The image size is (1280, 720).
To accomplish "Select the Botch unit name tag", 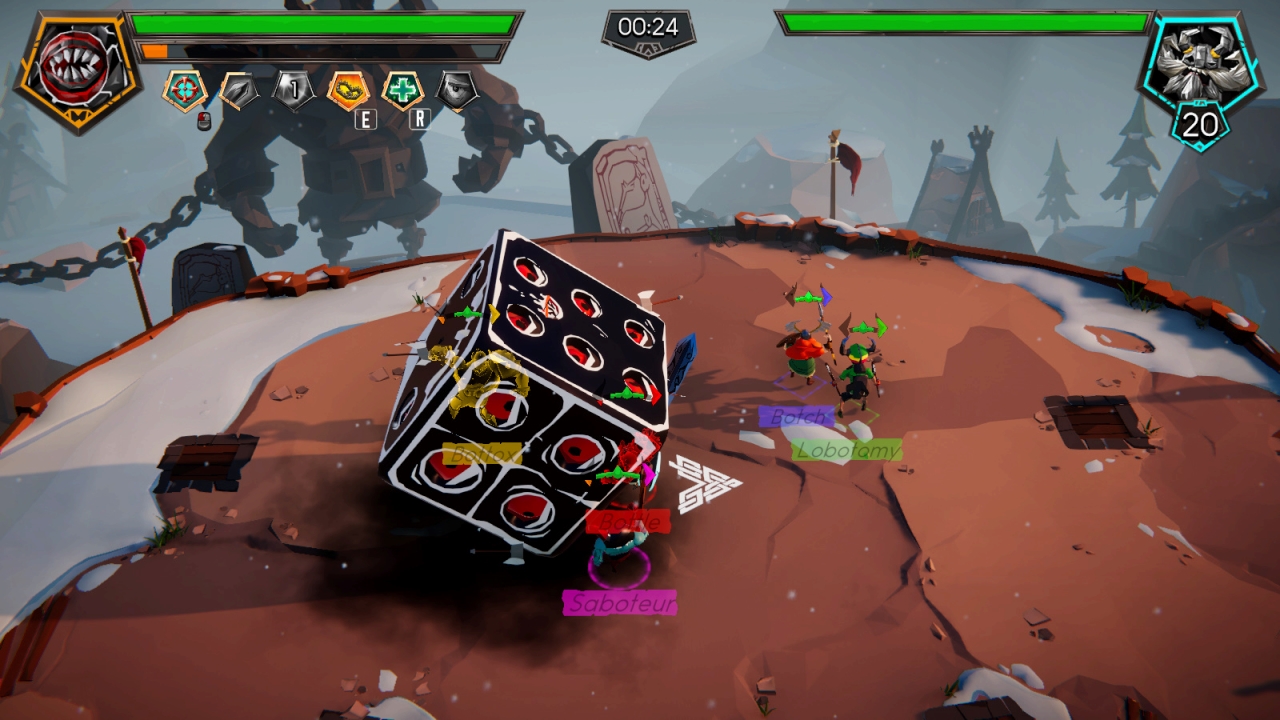I will pos(796,416).
